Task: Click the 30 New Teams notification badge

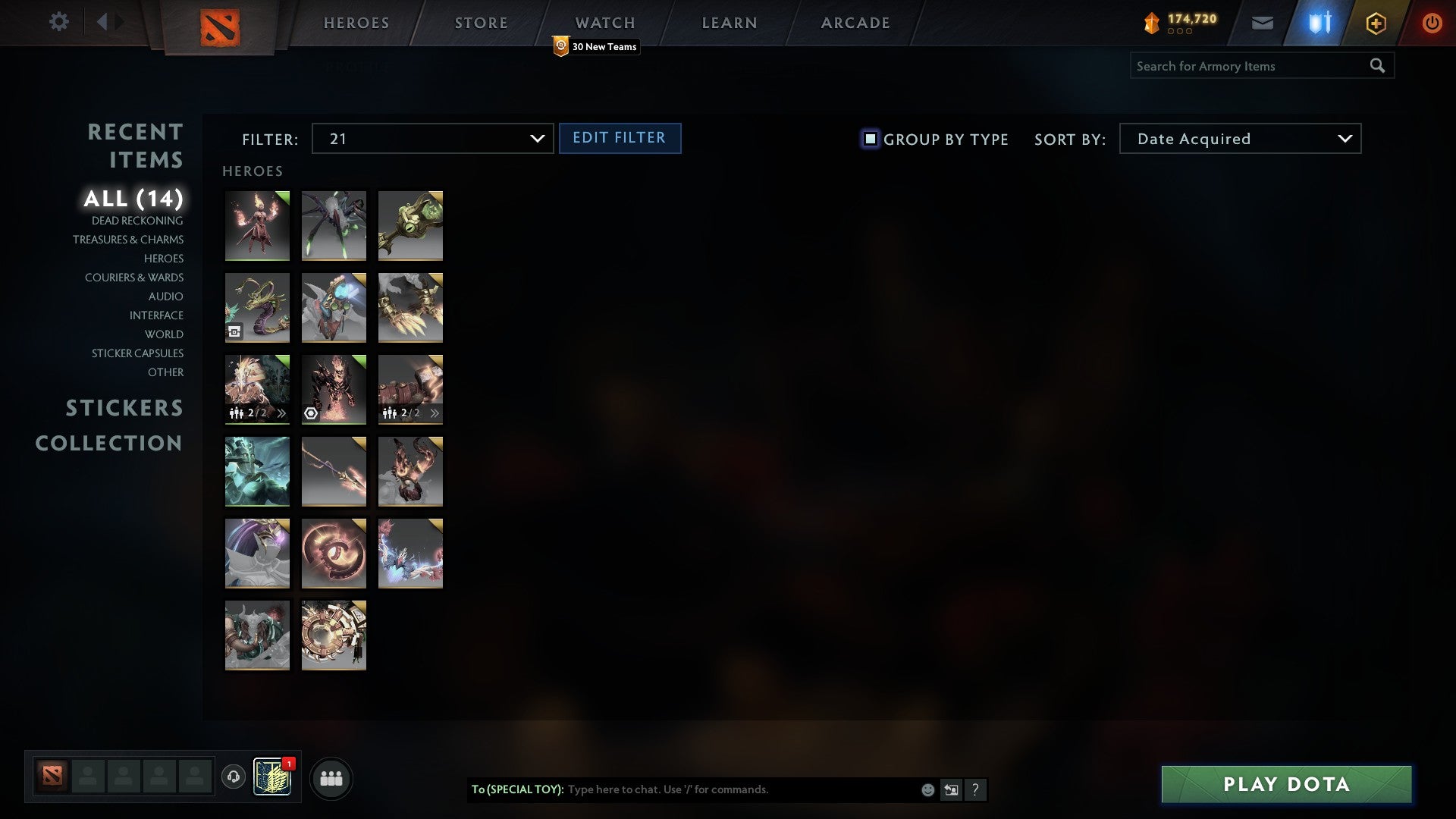Action: pyautogui.click(x=596, y=46)
